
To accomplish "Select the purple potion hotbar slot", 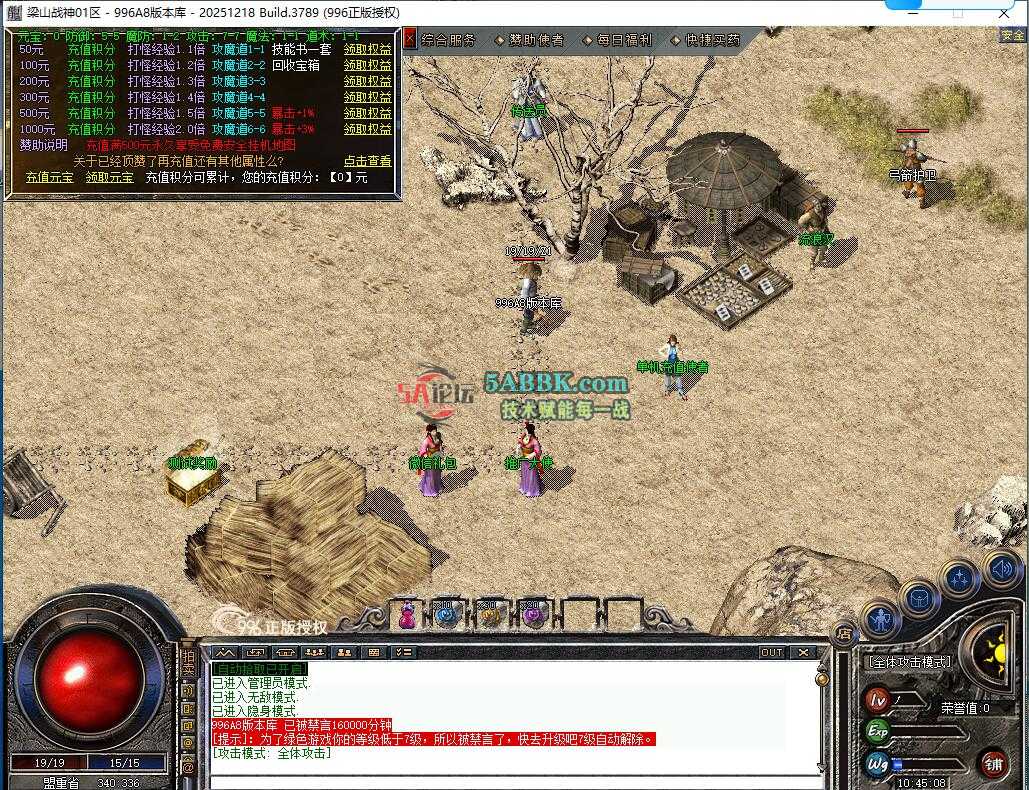I will tap(532, 616).
